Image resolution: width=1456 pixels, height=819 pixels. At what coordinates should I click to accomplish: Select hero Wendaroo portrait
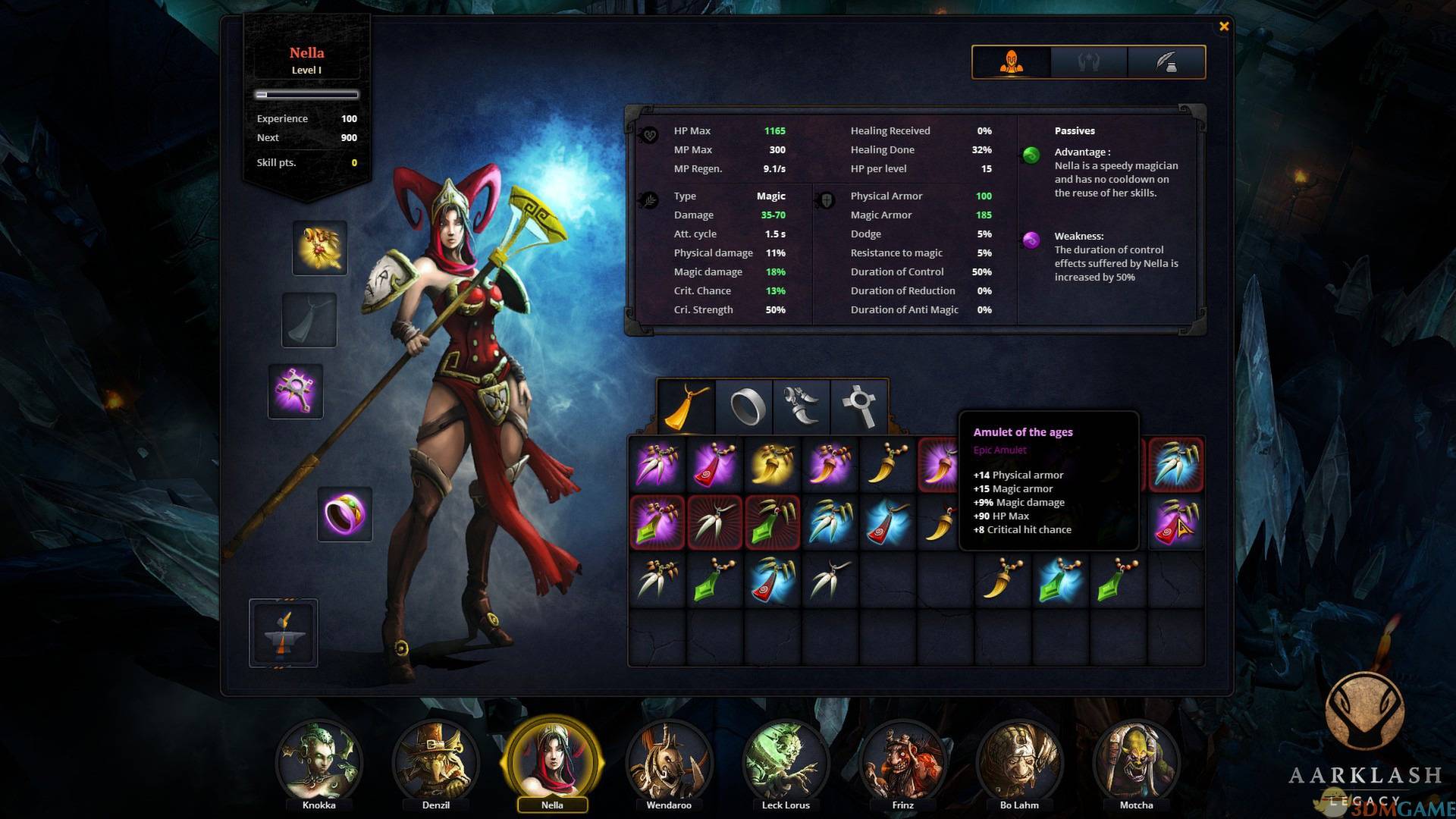coord(669,762)
